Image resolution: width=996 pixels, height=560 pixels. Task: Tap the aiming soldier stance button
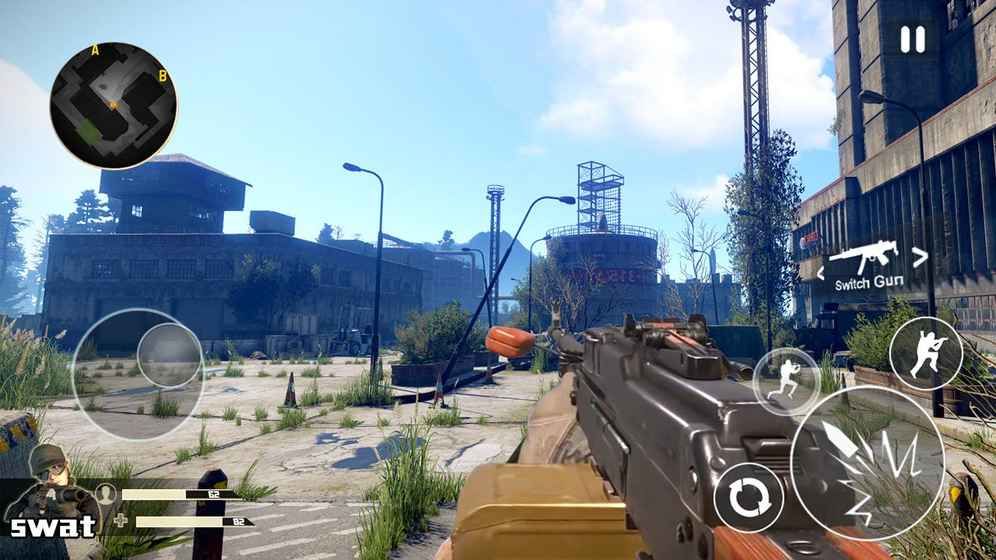pos(925,353)
